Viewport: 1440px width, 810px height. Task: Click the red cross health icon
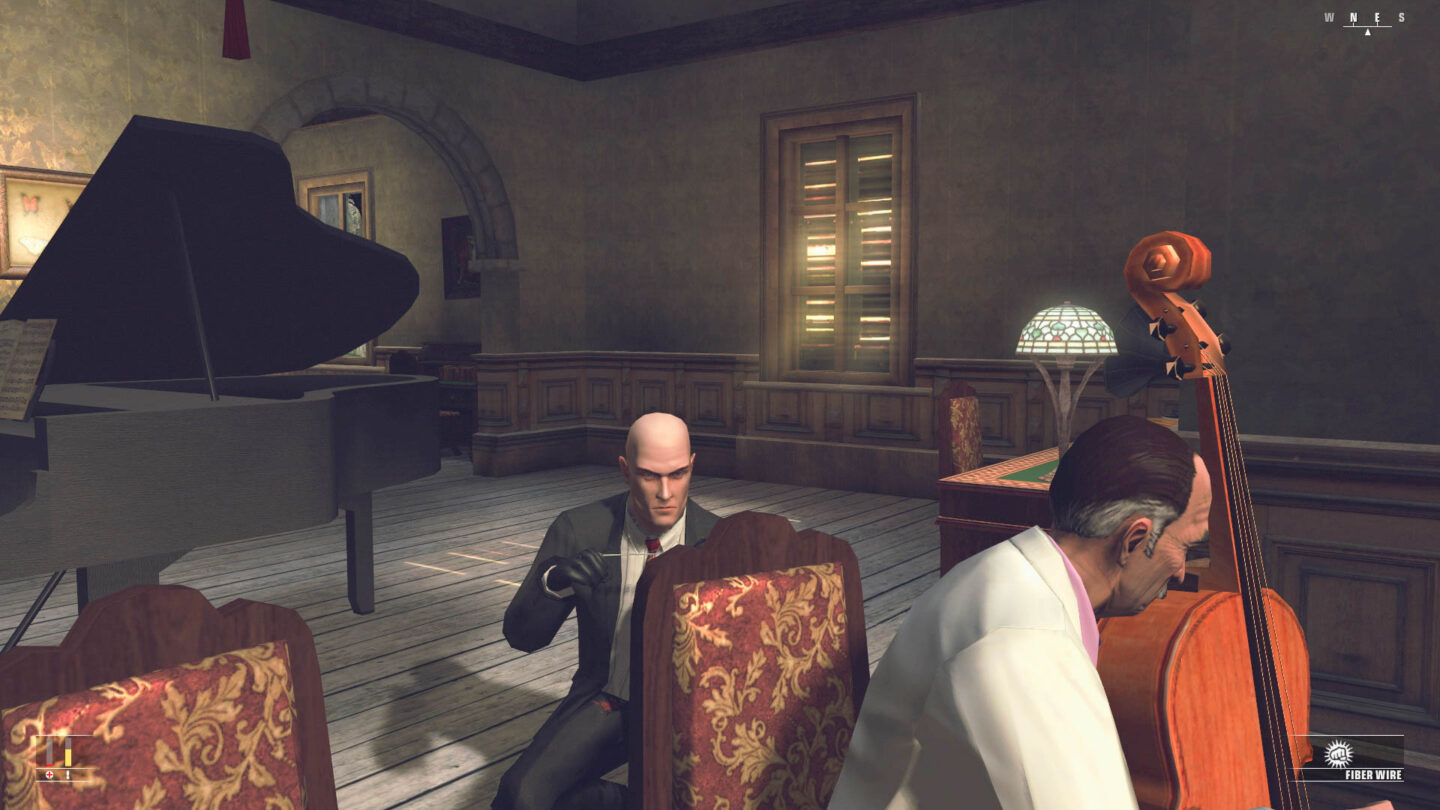coord(49,774)
